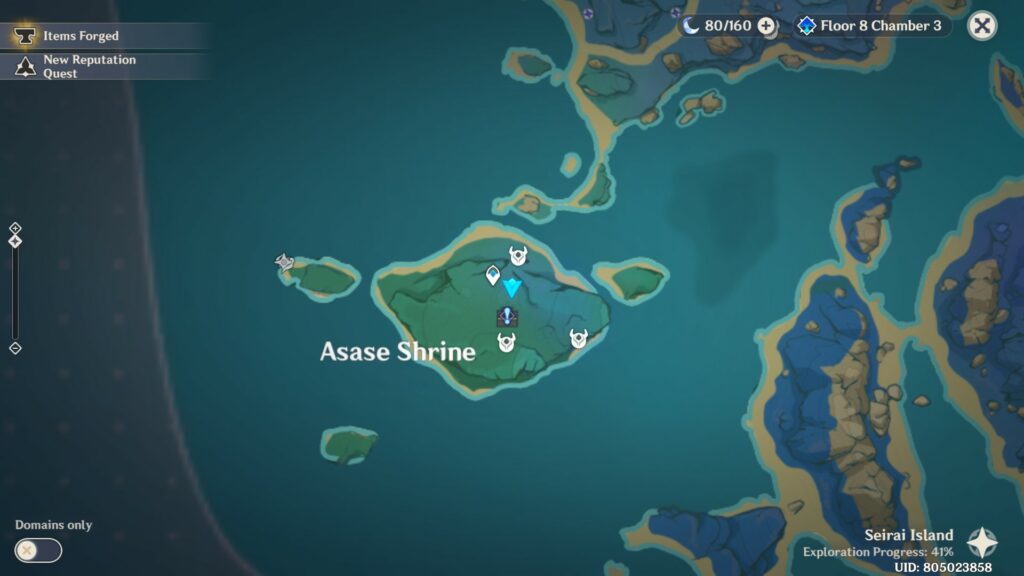Click the map zoom-in plus button
The height and width of the screenshot is (576, 1024).
pyautogui.click(x=15, y=228)
